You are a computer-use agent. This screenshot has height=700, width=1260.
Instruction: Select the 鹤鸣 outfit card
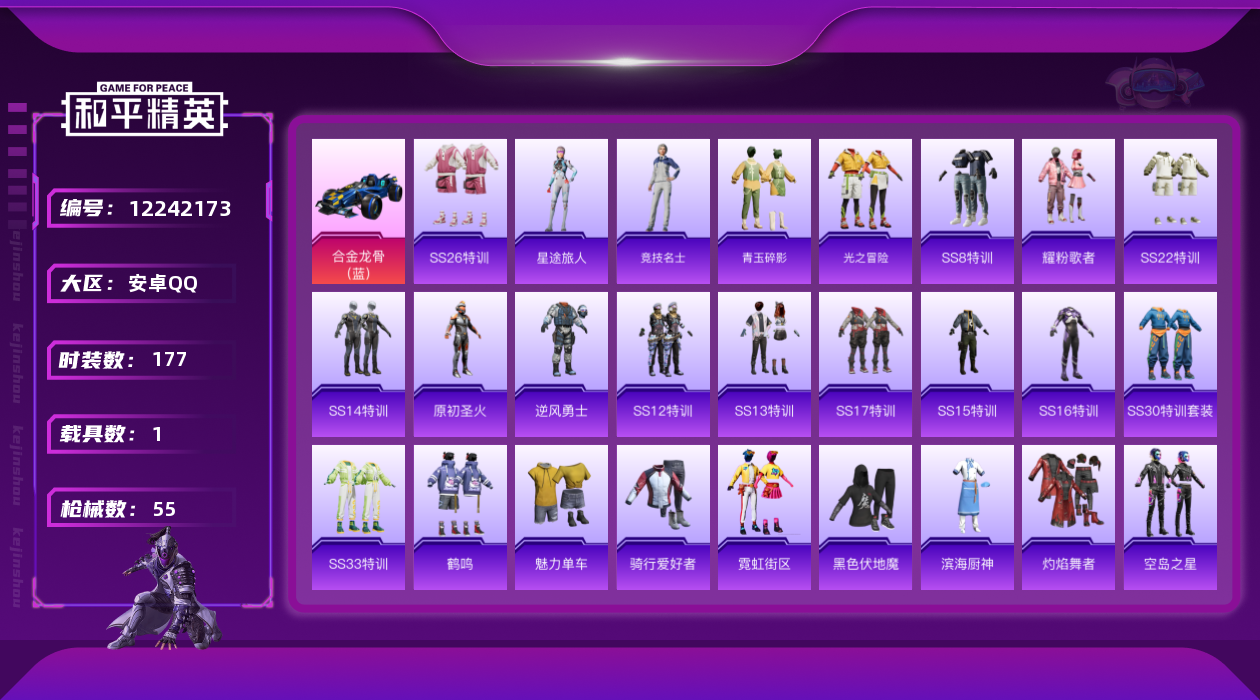(460, 517)
